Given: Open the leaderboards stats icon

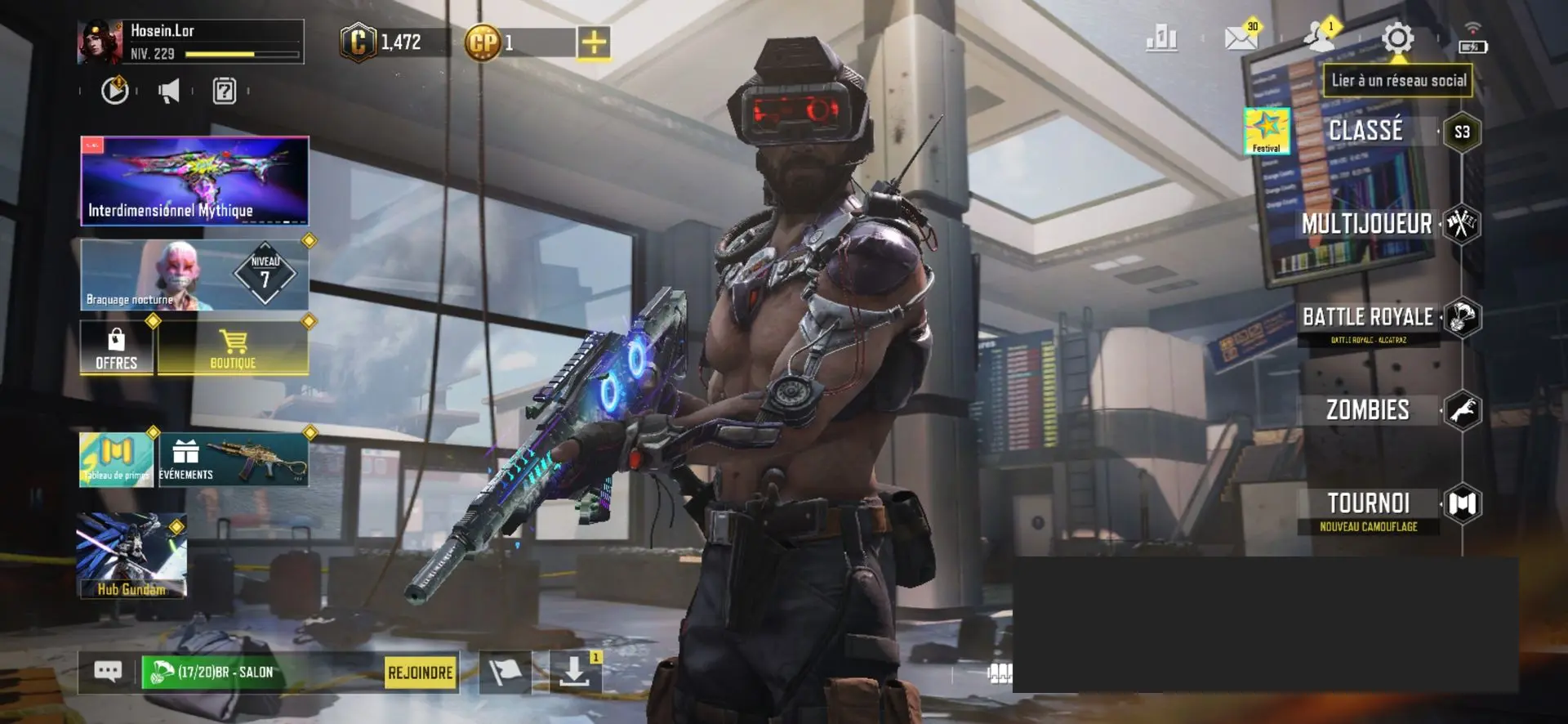Looking at the screenshot, I should (x=1163, y=37).
